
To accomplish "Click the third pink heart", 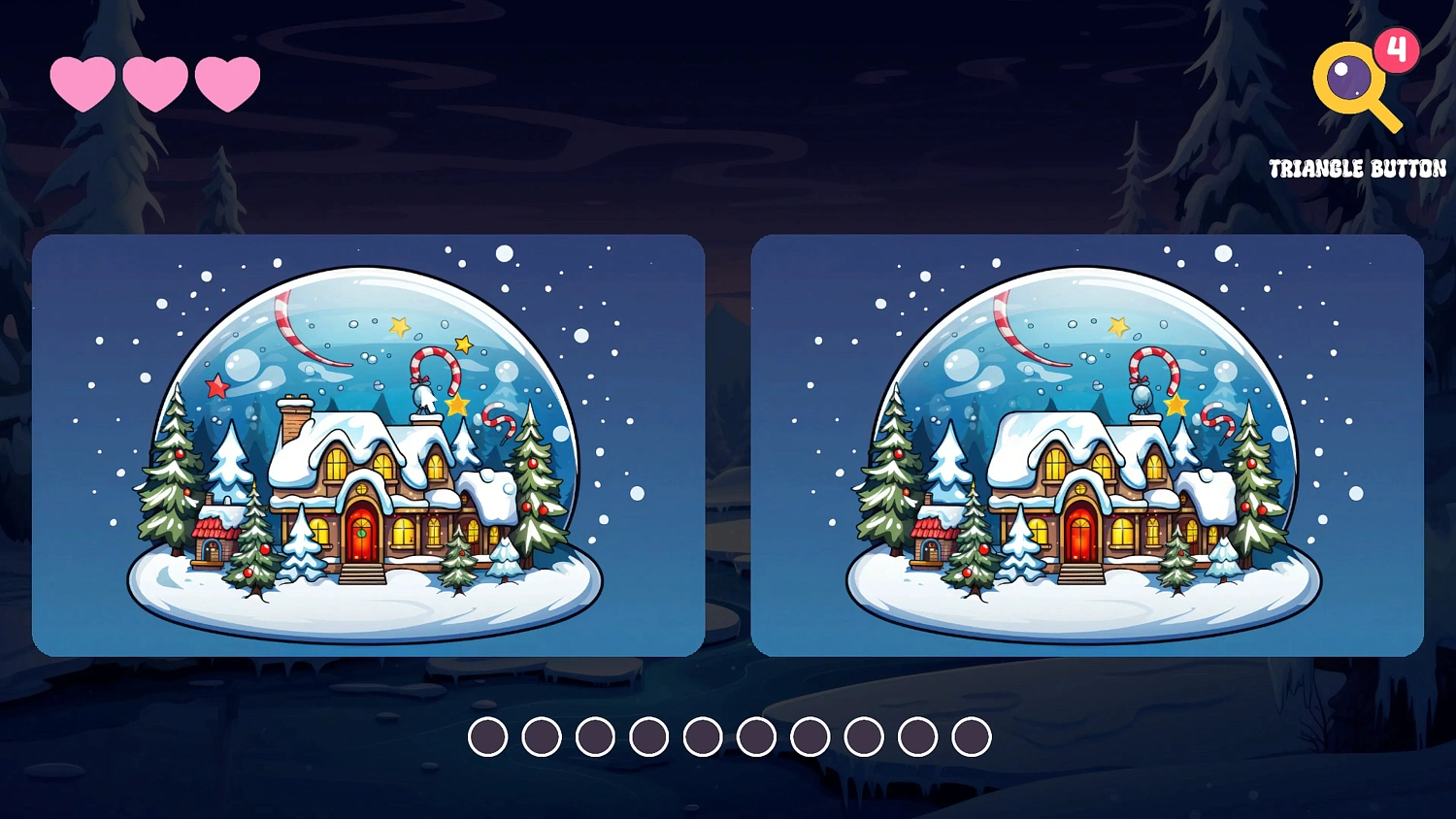I will click(225, 82).
